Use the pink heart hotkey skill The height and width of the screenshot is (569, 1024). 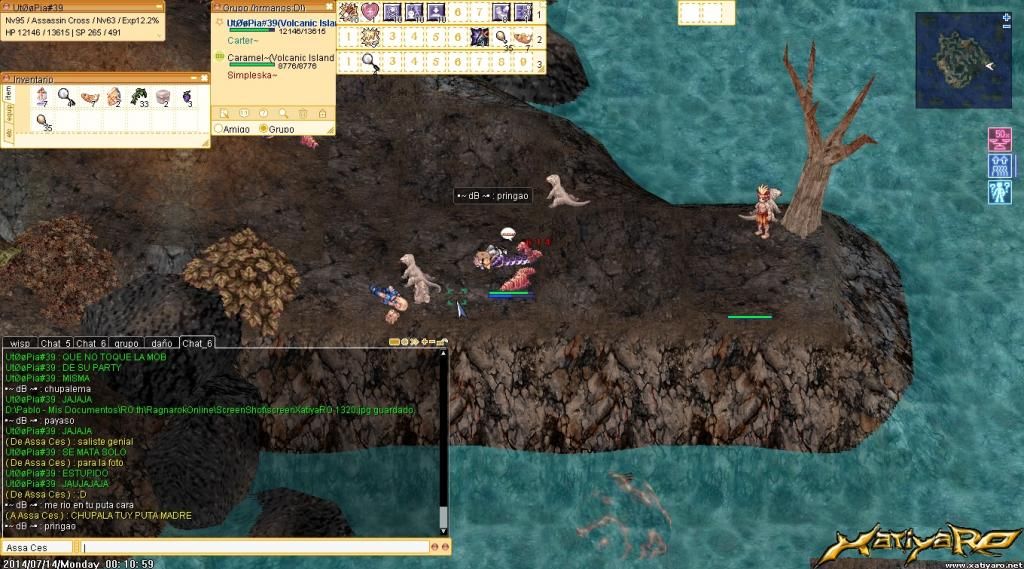[370, 12]
